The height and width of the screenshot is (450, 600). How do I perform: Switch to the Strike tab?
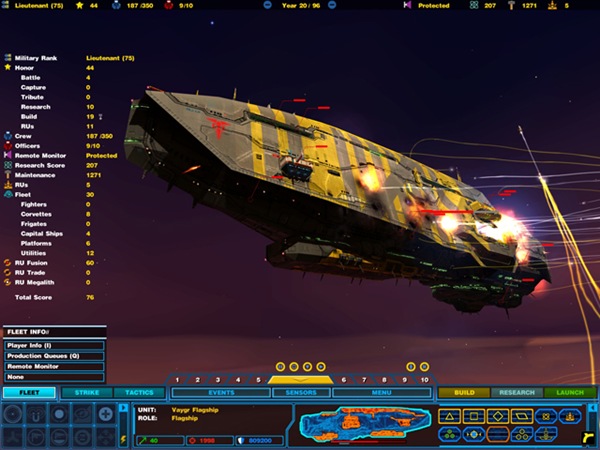point(86,393)
